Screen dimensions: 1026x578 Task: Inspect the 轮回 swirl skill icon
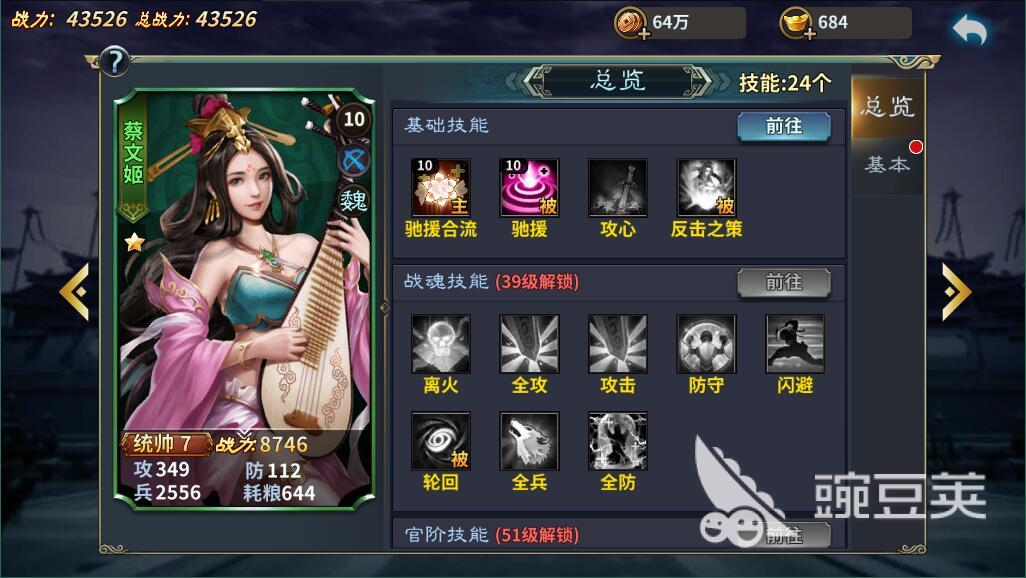coord(441,441)
